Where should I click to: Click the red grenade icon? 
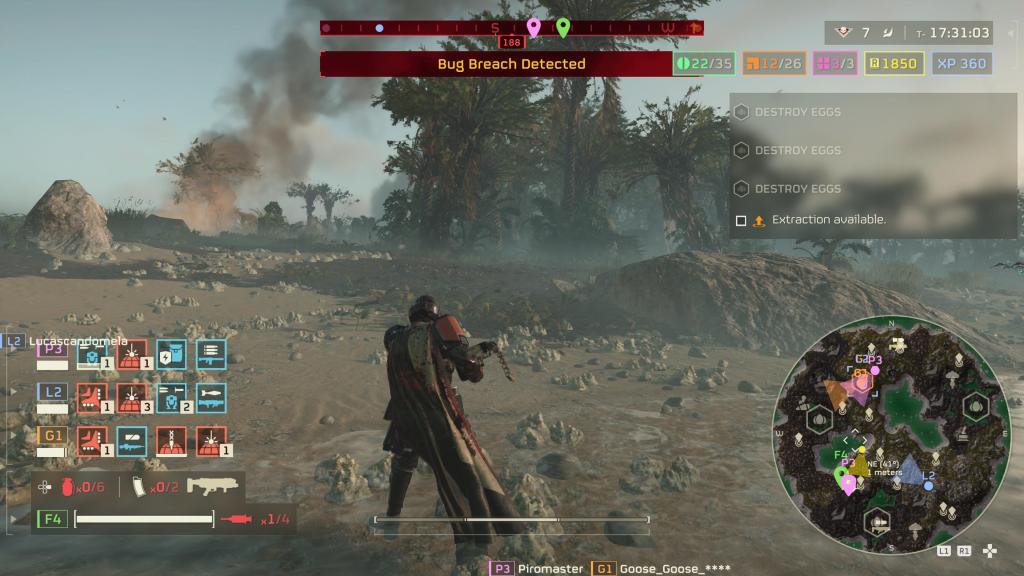pos(67,487)
